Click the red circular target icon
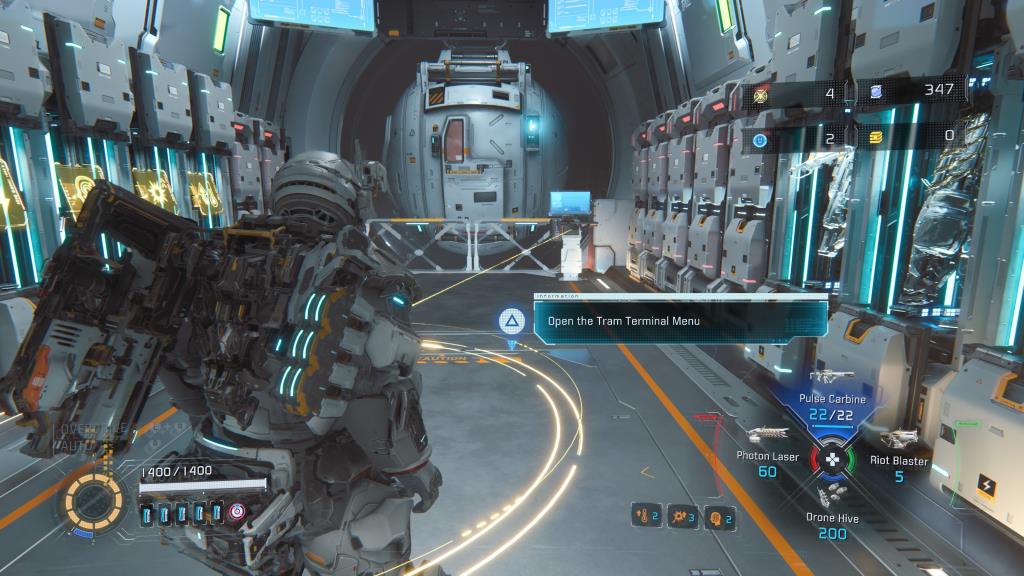 (x=234, y=513)
